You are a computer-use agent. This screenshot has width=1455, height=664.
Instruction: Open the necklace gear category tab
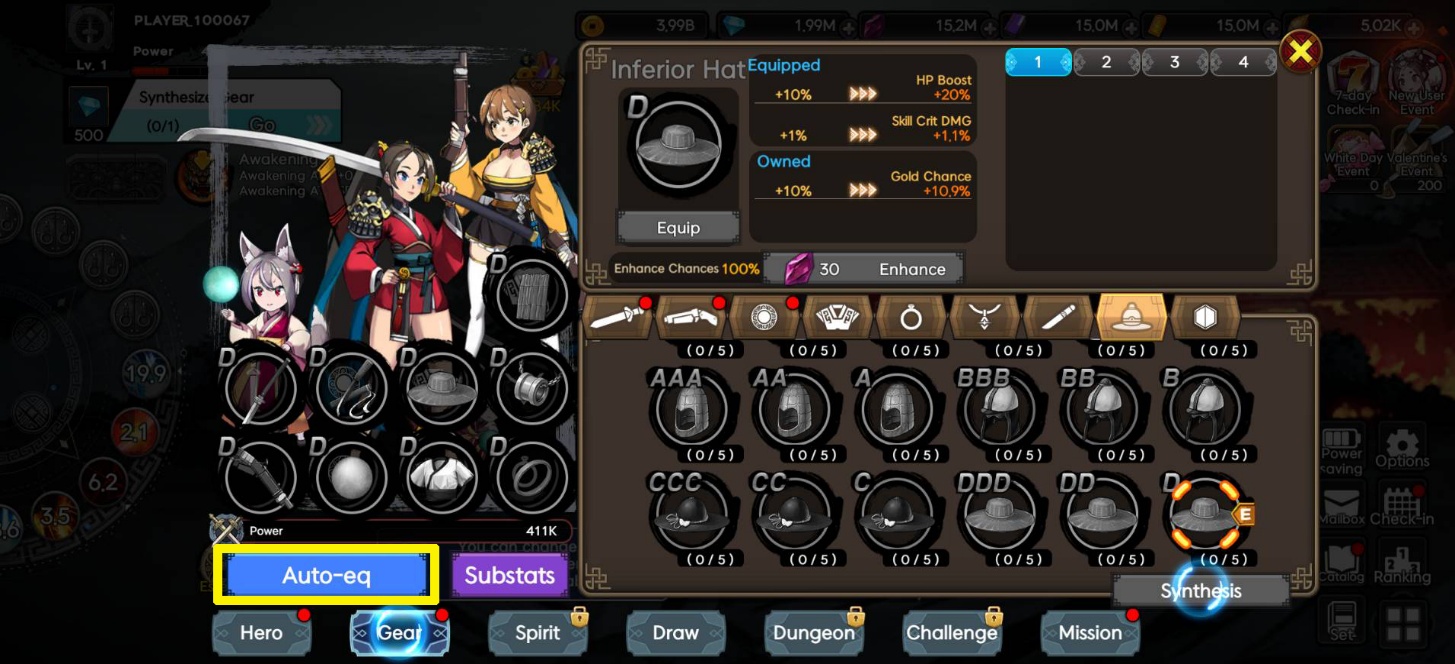tap(984, 318)
